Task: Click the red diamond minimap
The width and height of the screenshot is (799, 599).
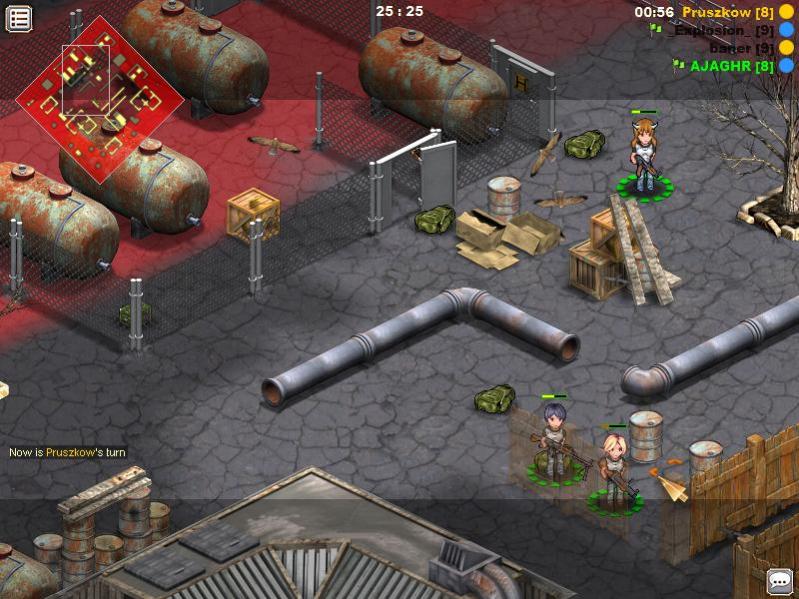Action: coord(99,98)
